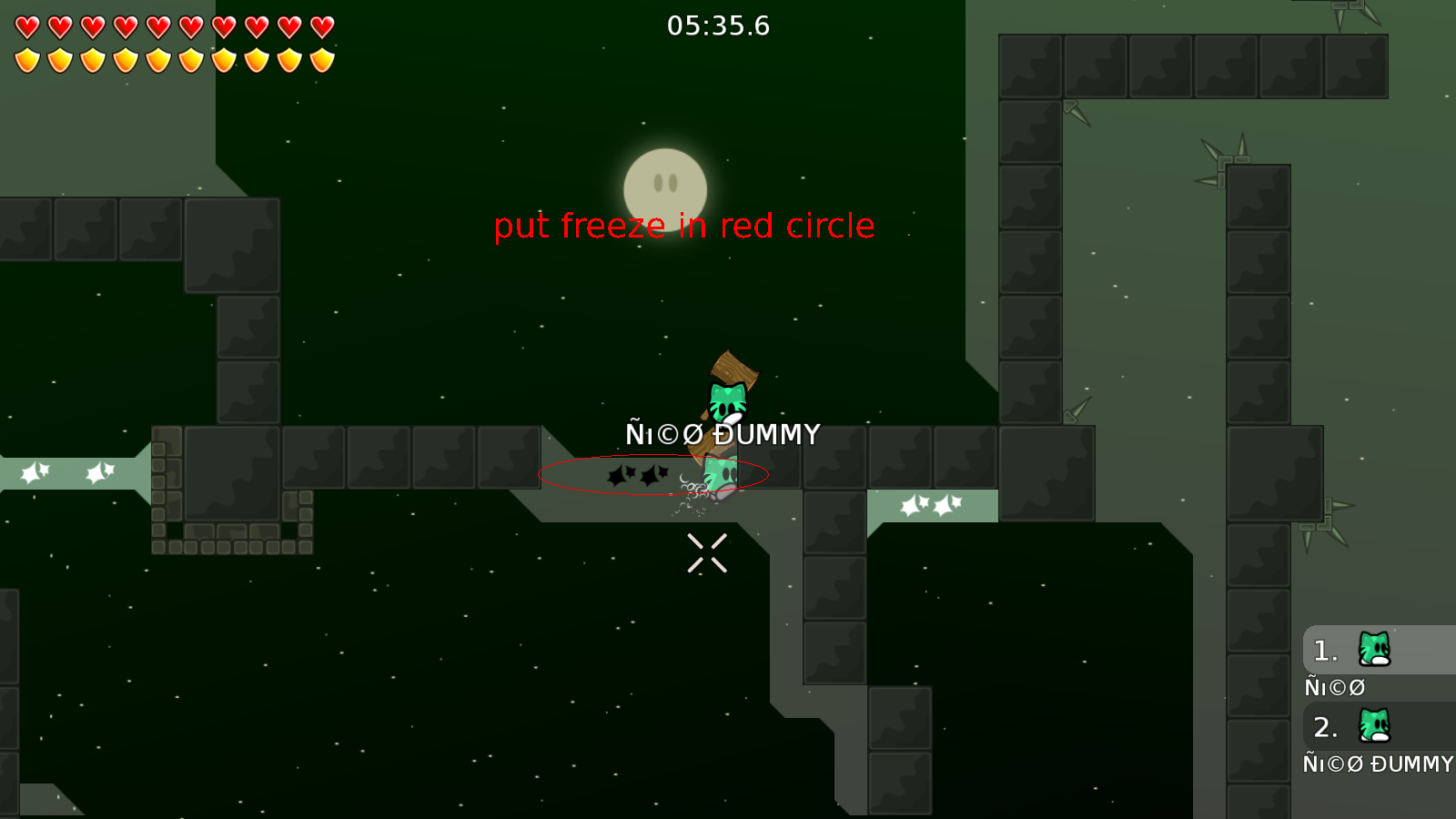Click the player character Ñı©Ø ÐUMMY
1456x819 pixels.
tap(719, 473)
